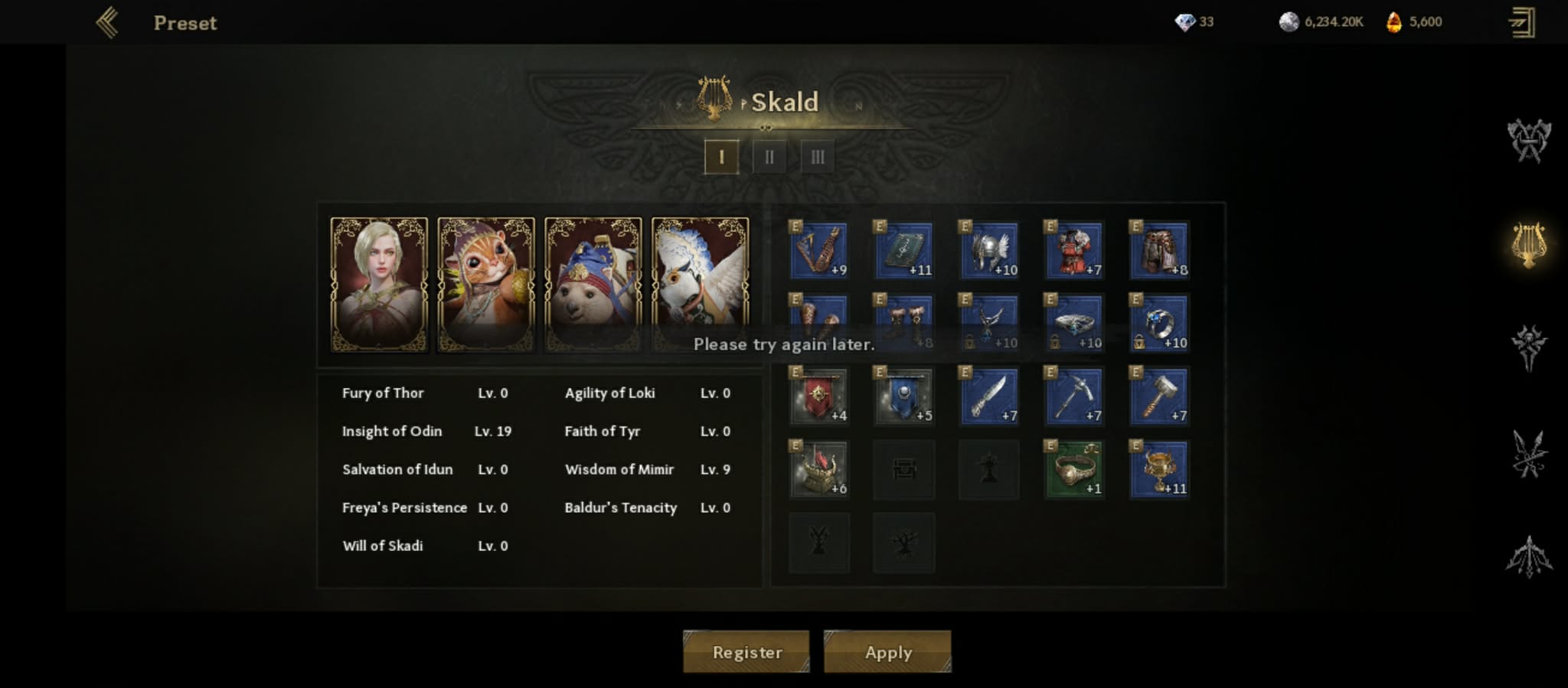The image size is (1568, 688).
Task: Select the +11 book equipment slot
Action: pyautogui.click(x=903, y=250)
